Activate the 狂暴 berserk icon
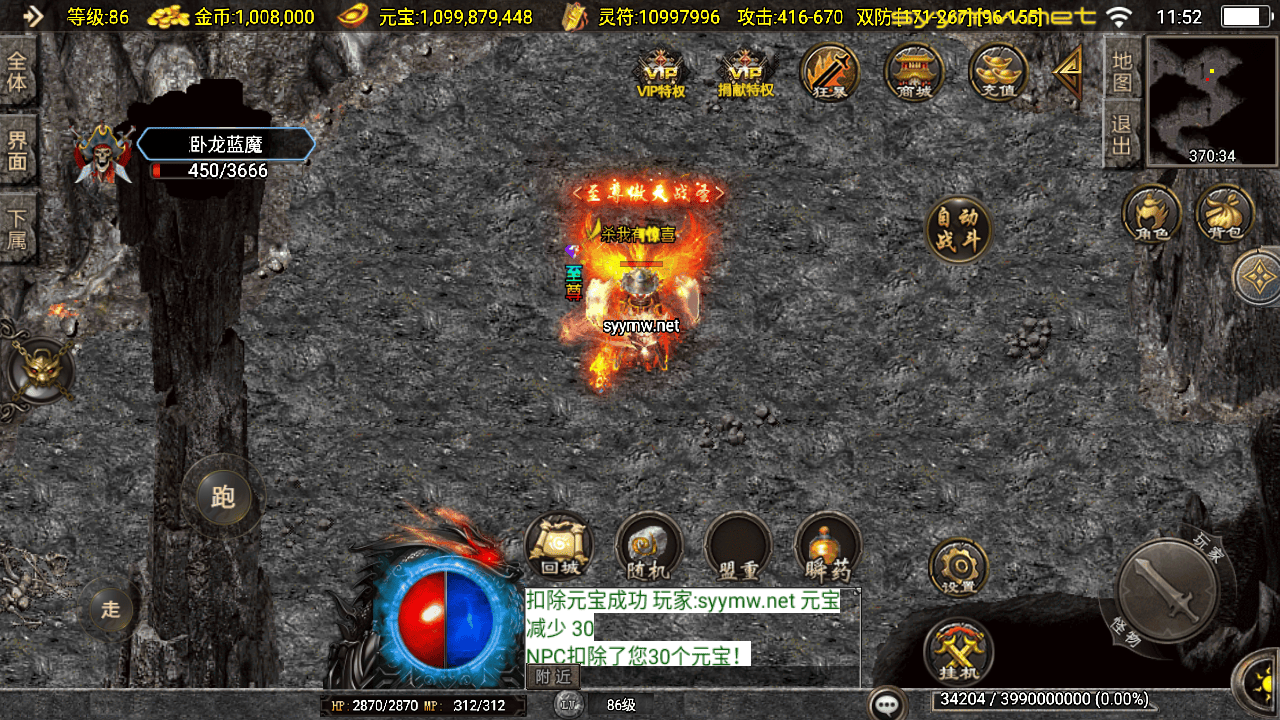The width and height of the screenshot is (1280, 720). pos(830,73)
